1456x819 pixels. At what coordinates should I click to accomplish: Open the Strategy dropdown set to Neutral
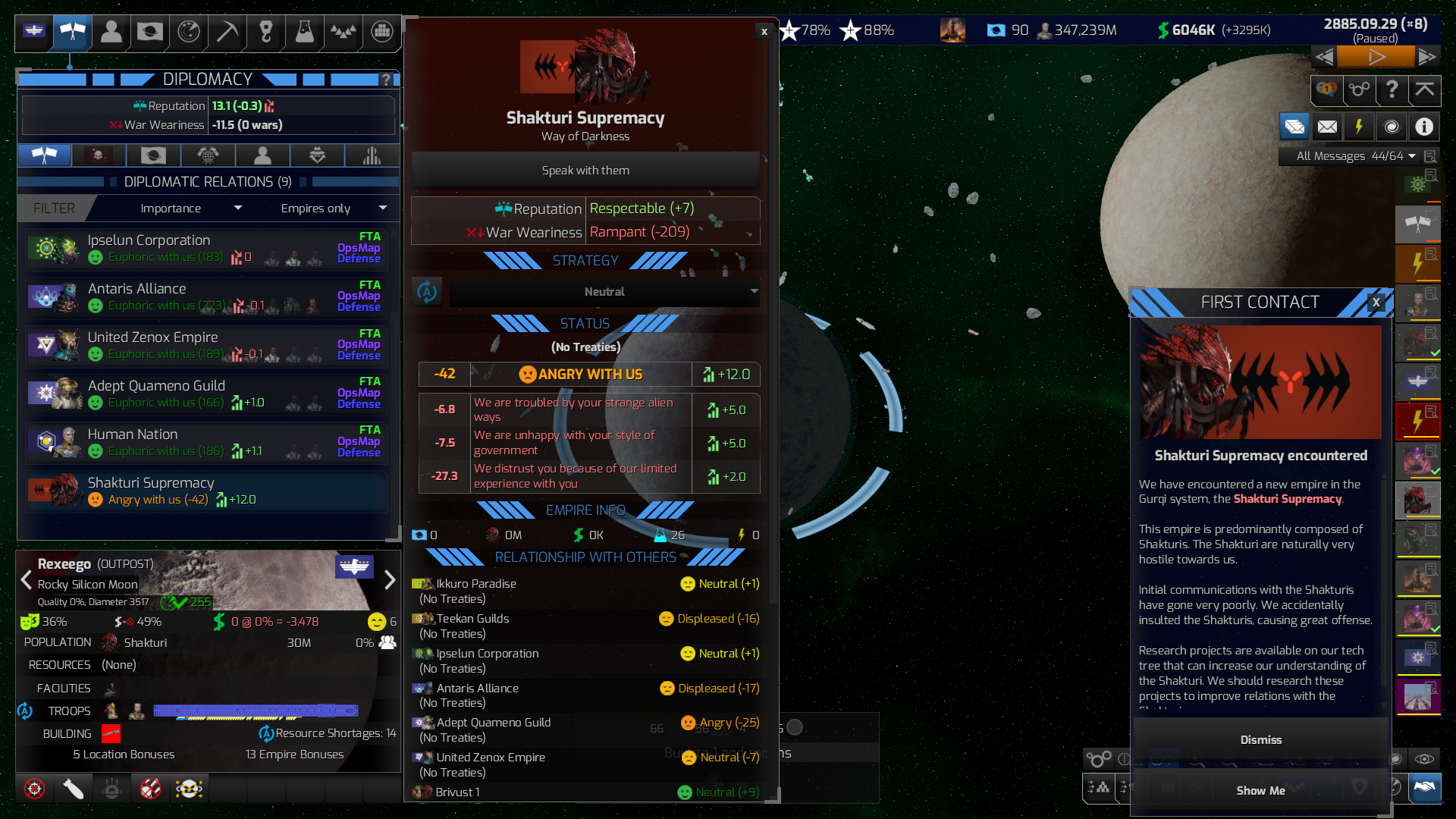click(x=603, y=291)
